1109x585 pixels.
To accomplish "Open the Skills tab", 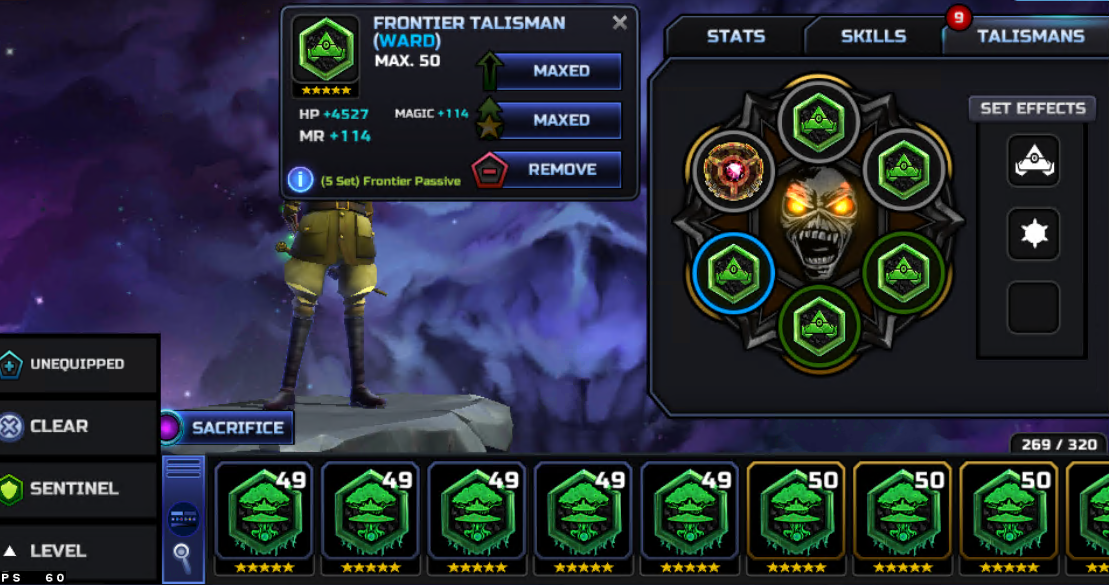I will (x=873, y=36).
